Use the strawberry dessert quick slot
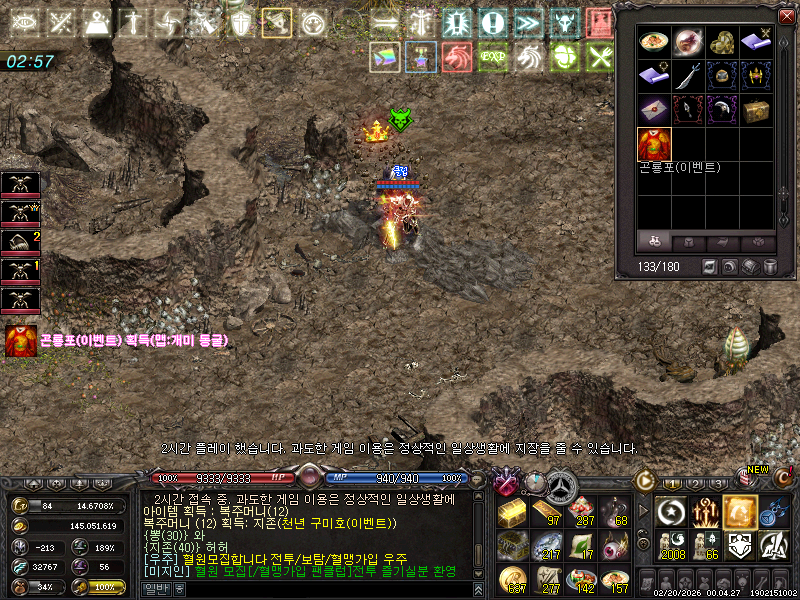This screenshot has width=800, height=600. pyautogui.click(x=579, y=512)
